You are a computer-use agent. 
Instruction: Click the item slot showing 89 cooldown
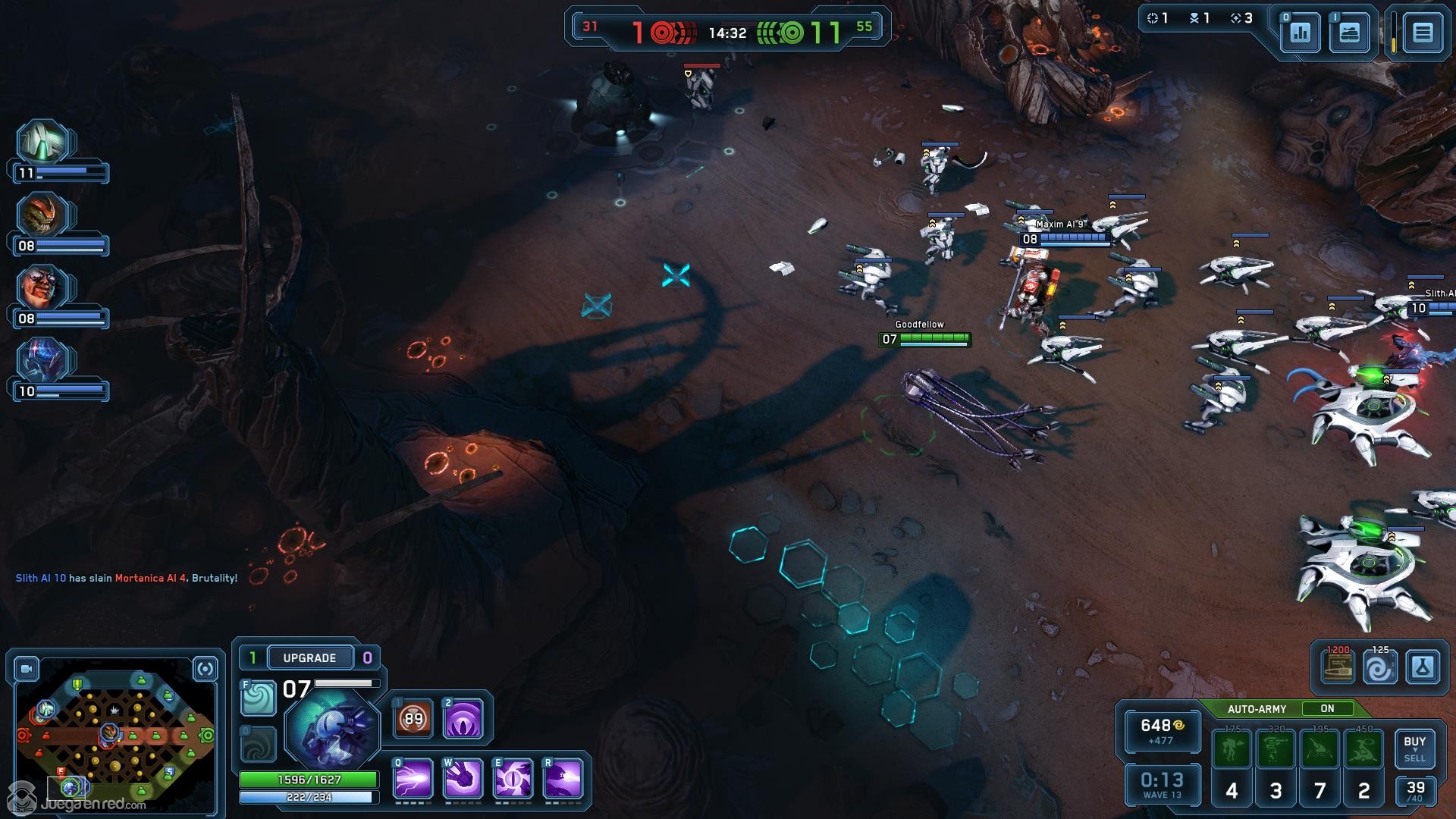point(413,718)
